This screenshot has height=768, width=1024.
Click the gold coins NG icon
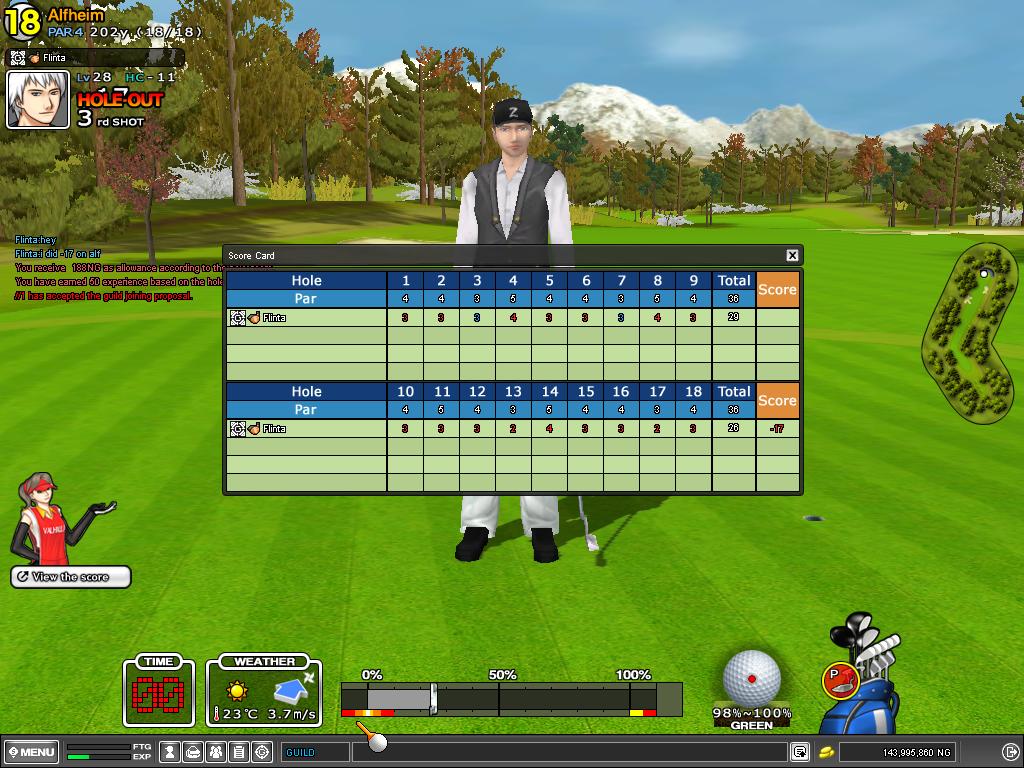click(x=827, y=752)
